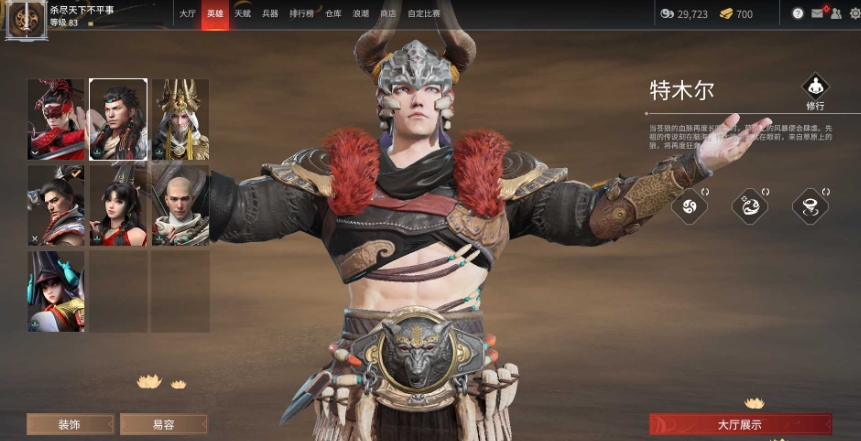Select the red-masked heroine portrait
The image size is (861, 441).
[x=56, y=120]
